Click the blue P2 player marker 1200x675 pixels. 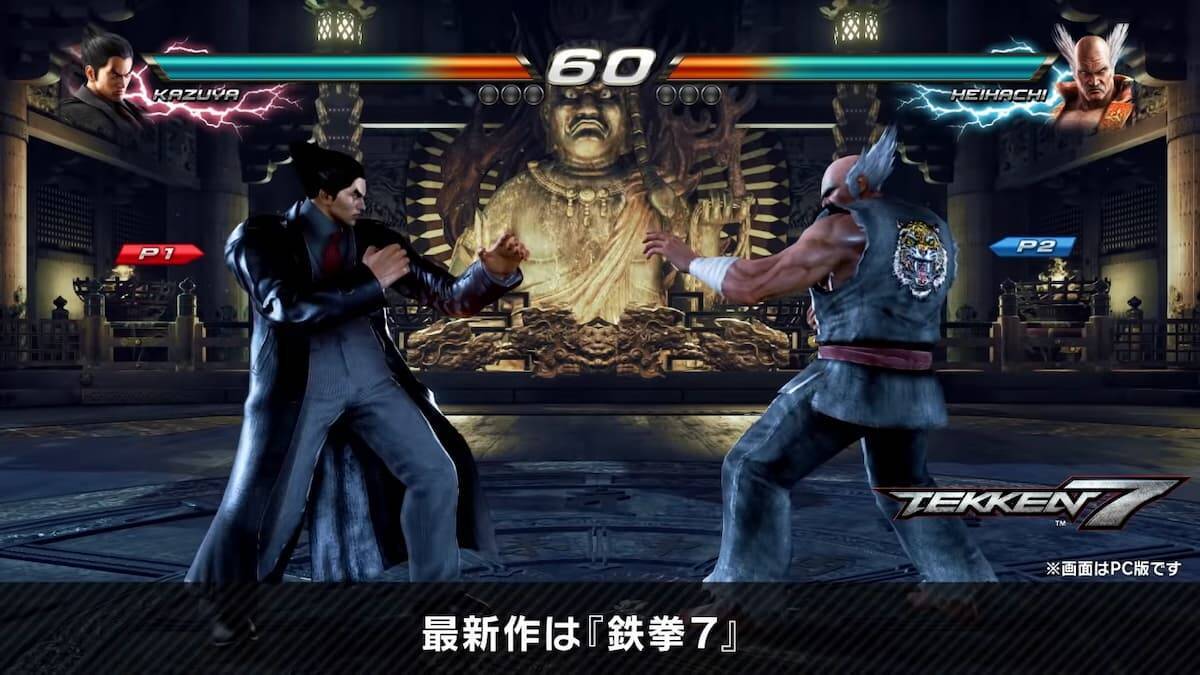pos(1033,246)
